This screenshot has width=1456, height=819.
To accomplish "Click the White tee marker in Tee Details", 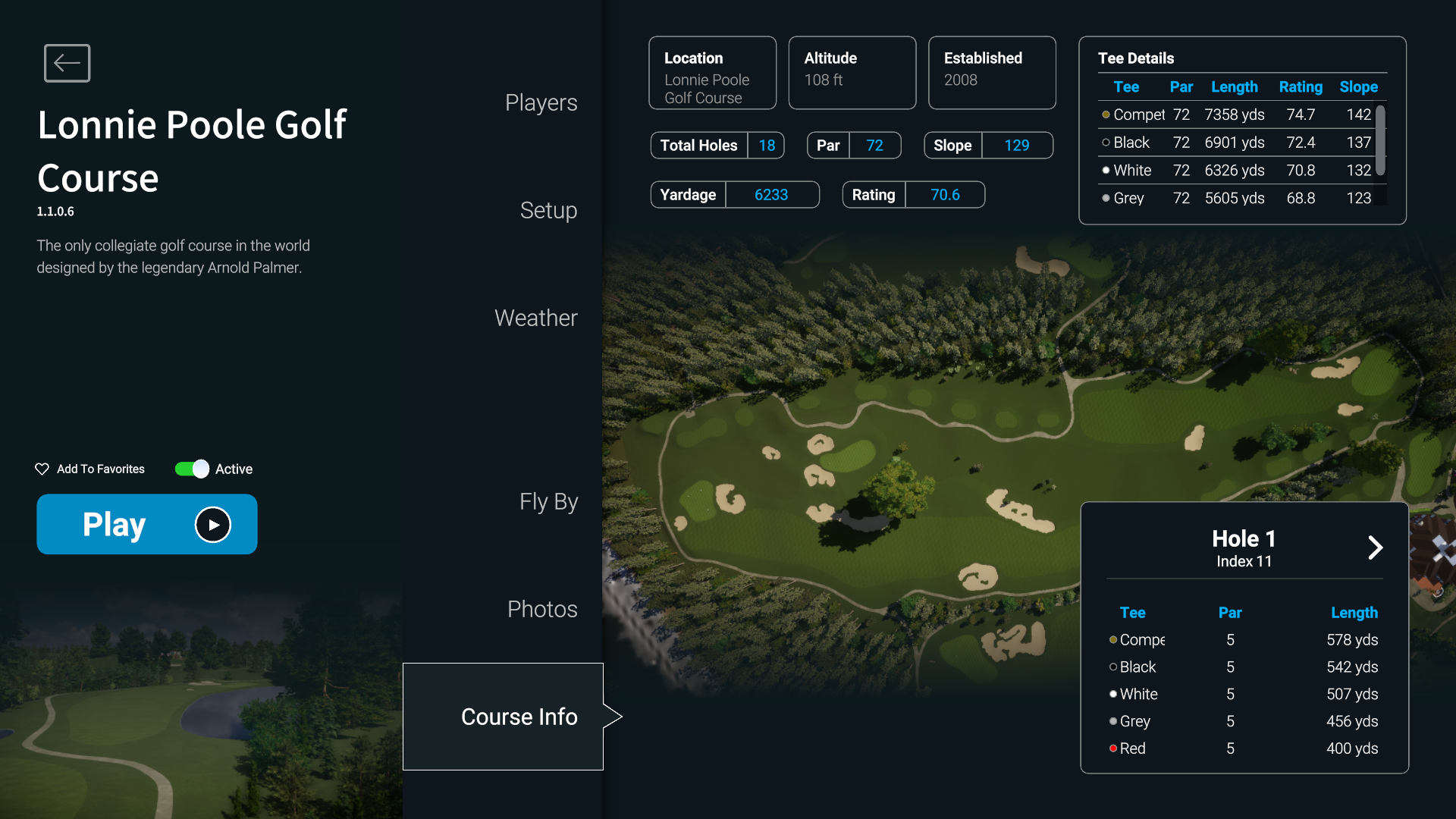I will coord(1106,170).
